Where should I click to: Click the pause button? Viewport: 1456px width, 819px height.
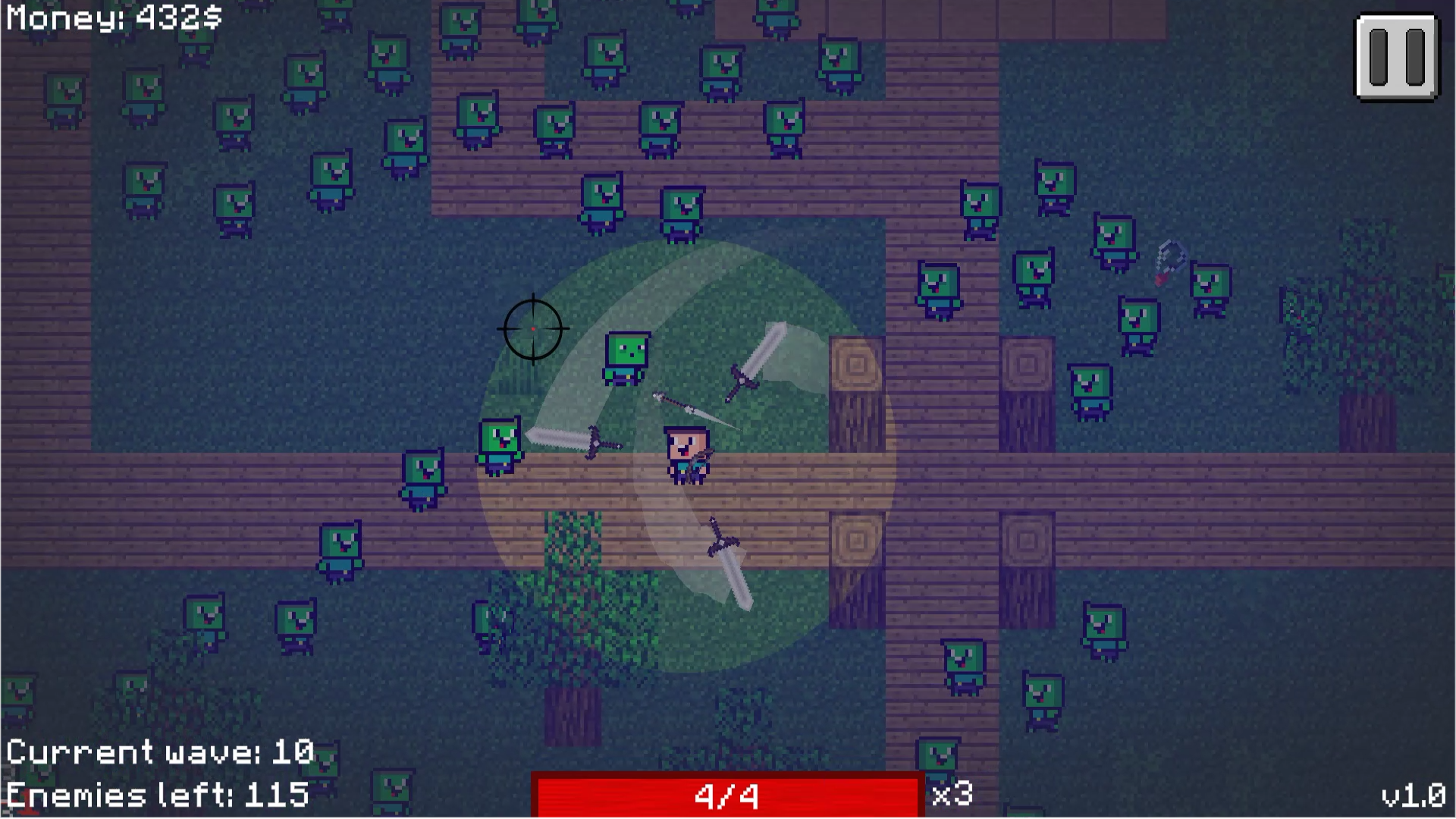point(1396,55)
